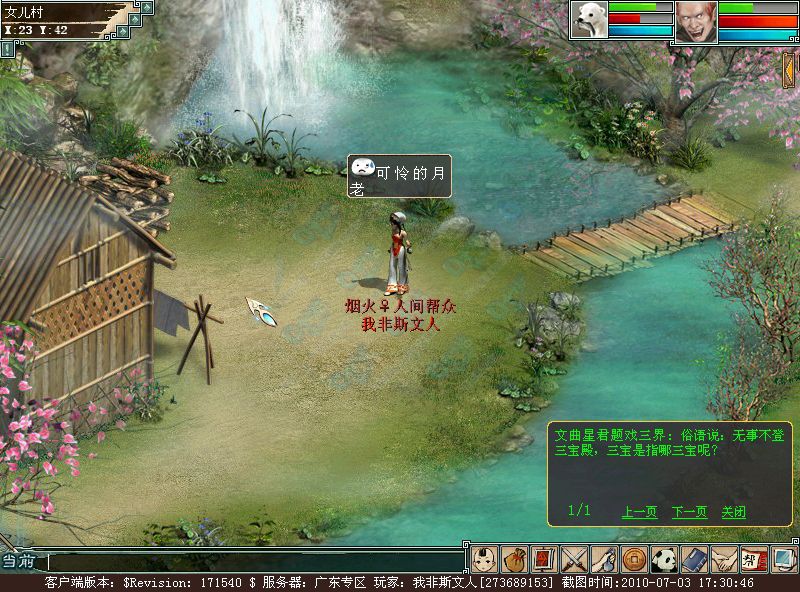The height and width of the screenshot is (592, 800).
Task: Select the crossed swords attack icon
Action: tap(573, 559)
